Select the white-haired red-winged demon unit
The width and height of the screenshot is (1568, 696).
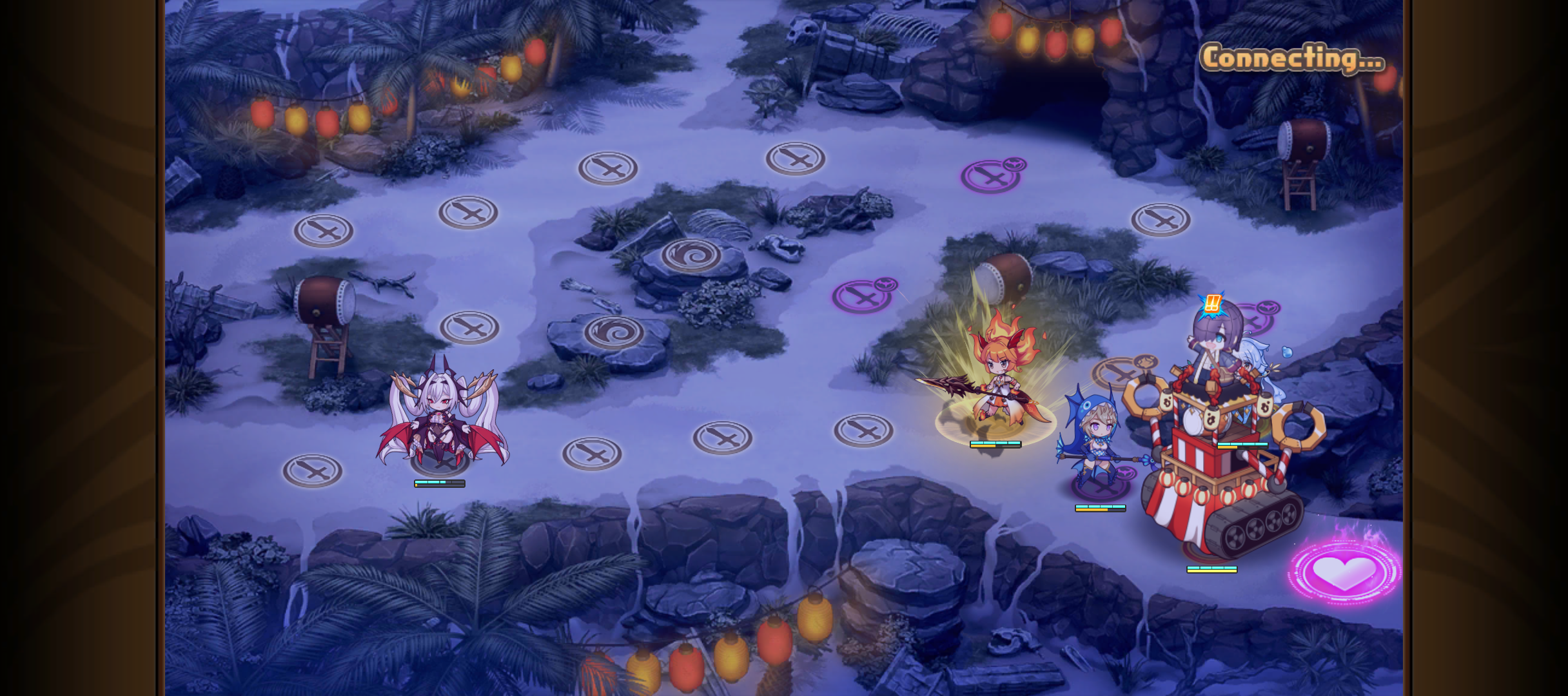(441, 417)
